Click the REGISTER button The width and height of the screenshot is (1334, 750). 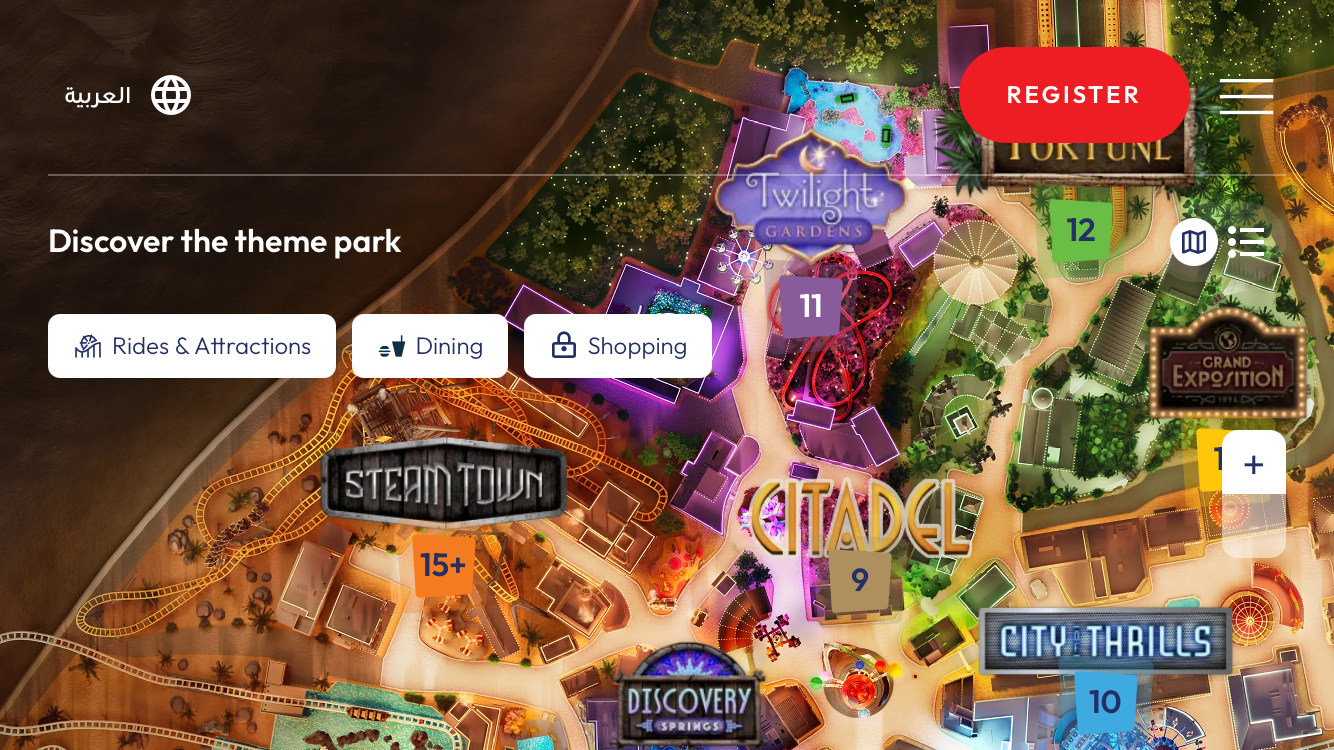point(1074,94)
